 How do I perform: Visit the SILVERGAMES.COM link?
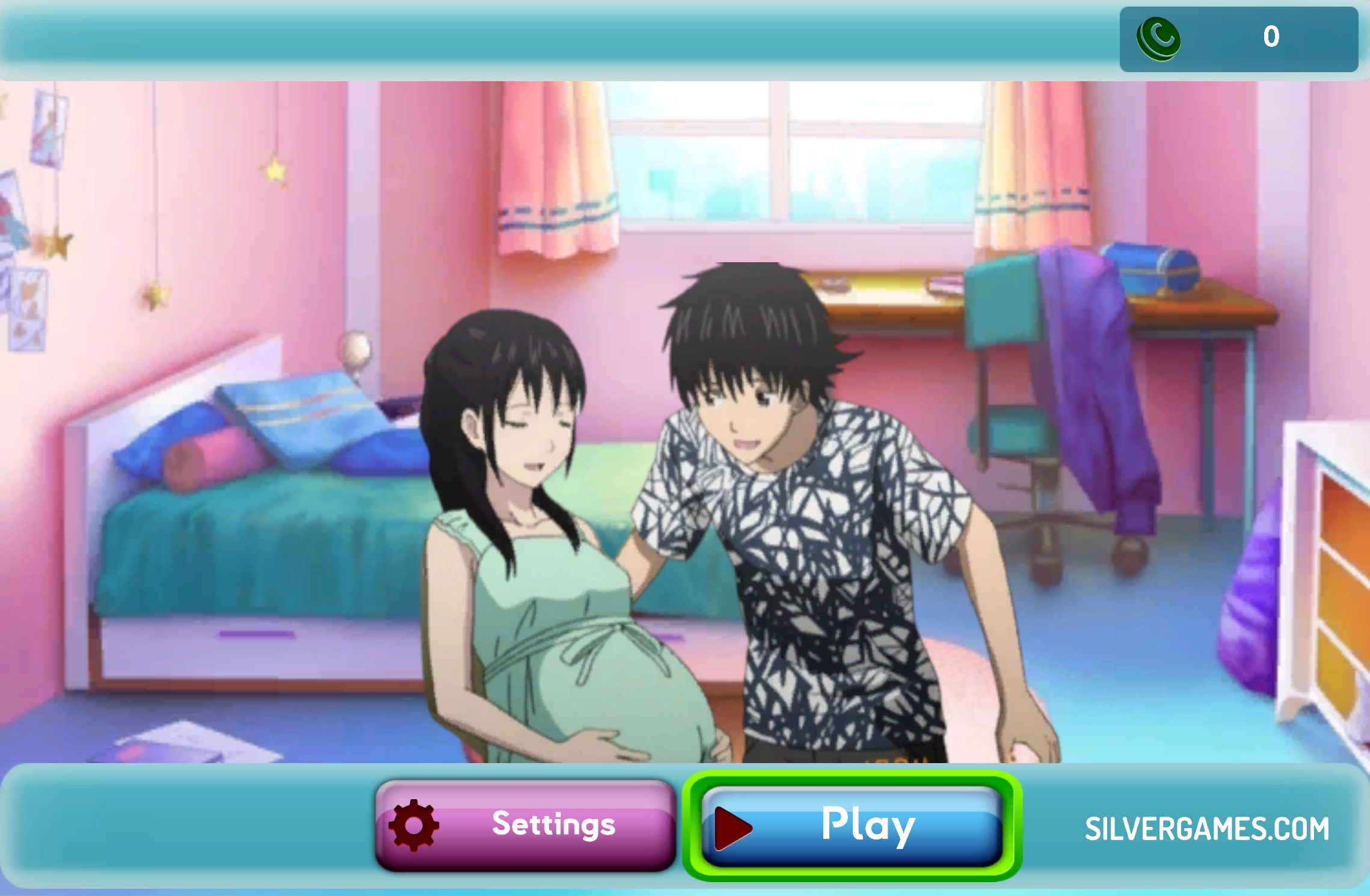tap(1206, 829)
